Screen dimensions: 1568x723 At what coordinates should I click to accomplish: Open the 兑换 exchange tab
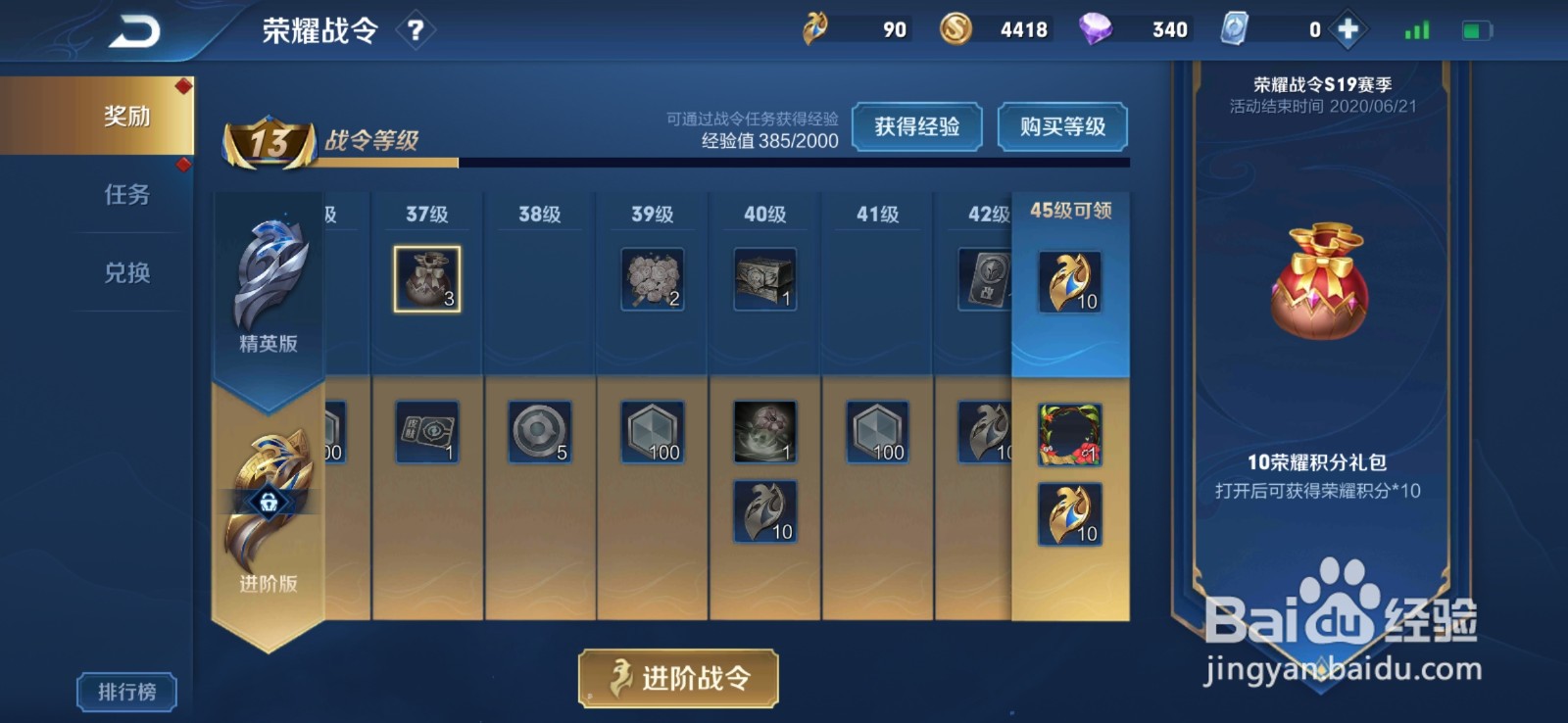click(x=127, y=272)
